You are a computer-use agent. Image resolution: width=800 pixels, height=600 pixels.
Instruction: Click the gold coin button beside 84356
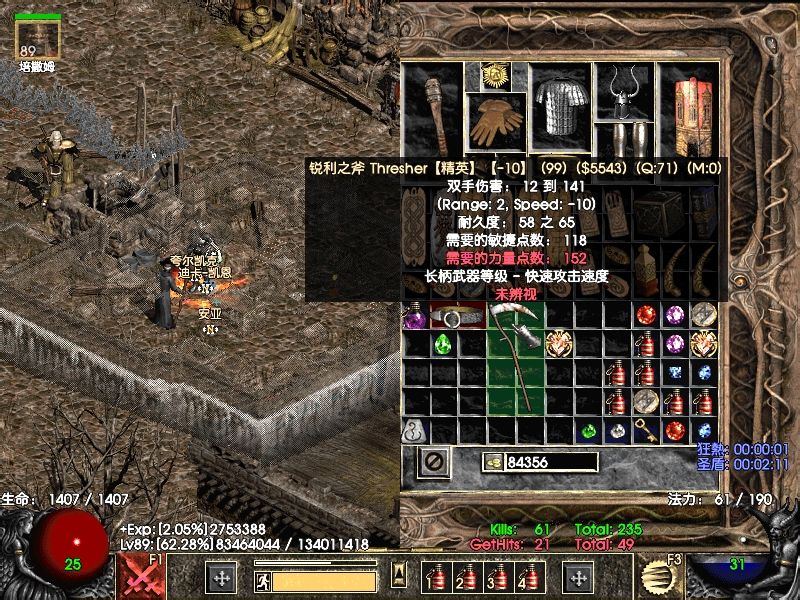click(492, 462)
